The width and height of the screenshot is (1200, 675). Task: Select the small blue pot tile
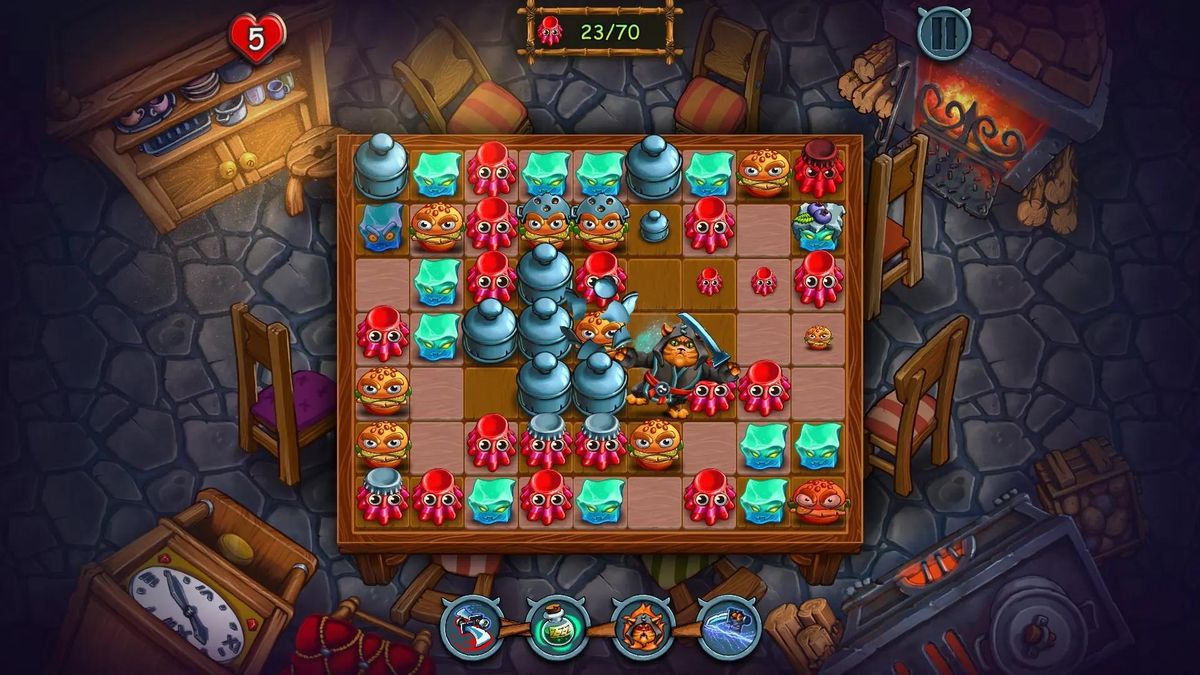pyautogui.click(x=654, y=225)
